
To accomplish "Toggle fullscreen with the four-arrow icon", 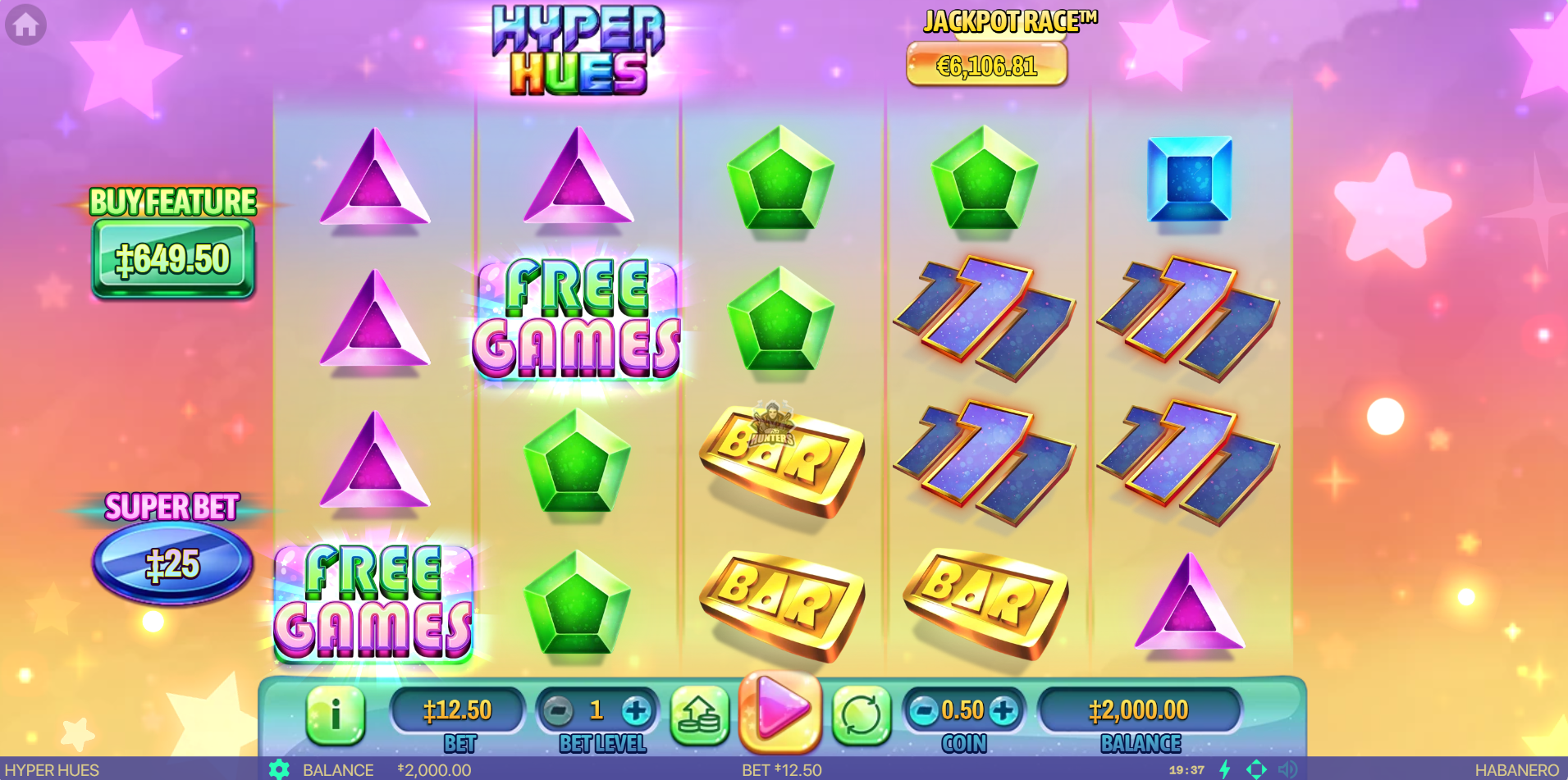I will [1256, 769].
